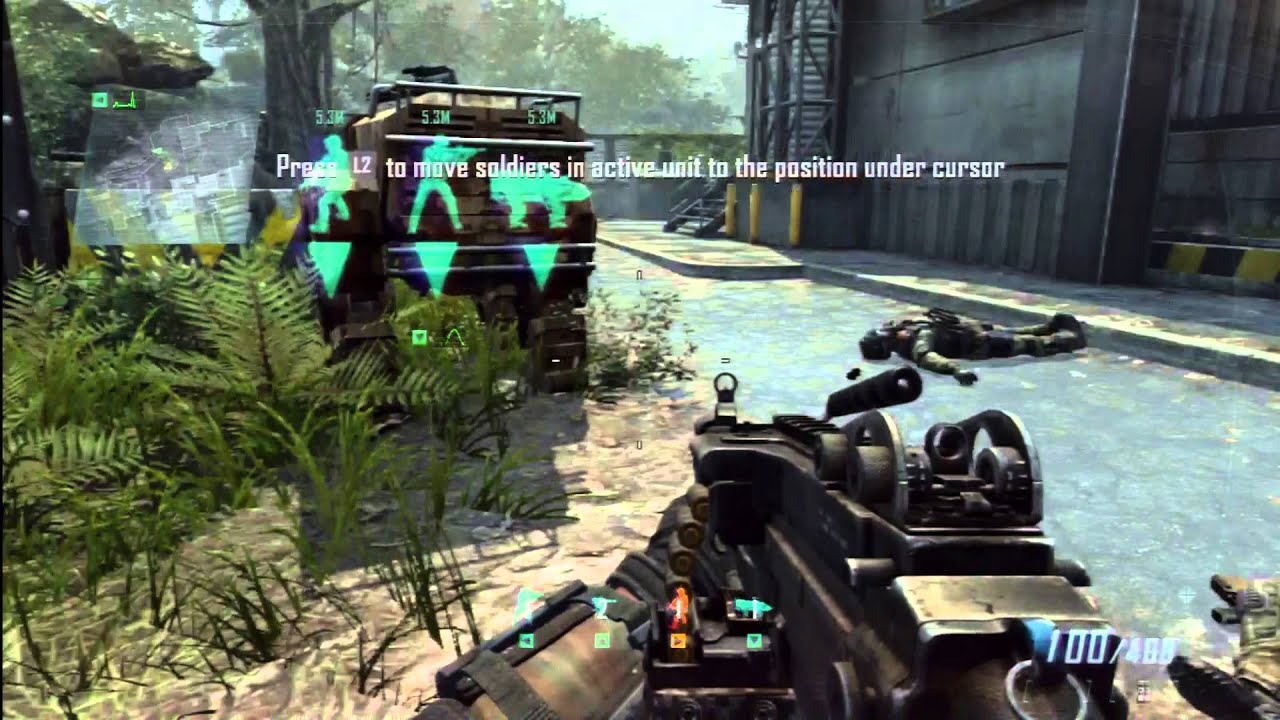Select the CLAW drone unit icon

pos(752,605)
